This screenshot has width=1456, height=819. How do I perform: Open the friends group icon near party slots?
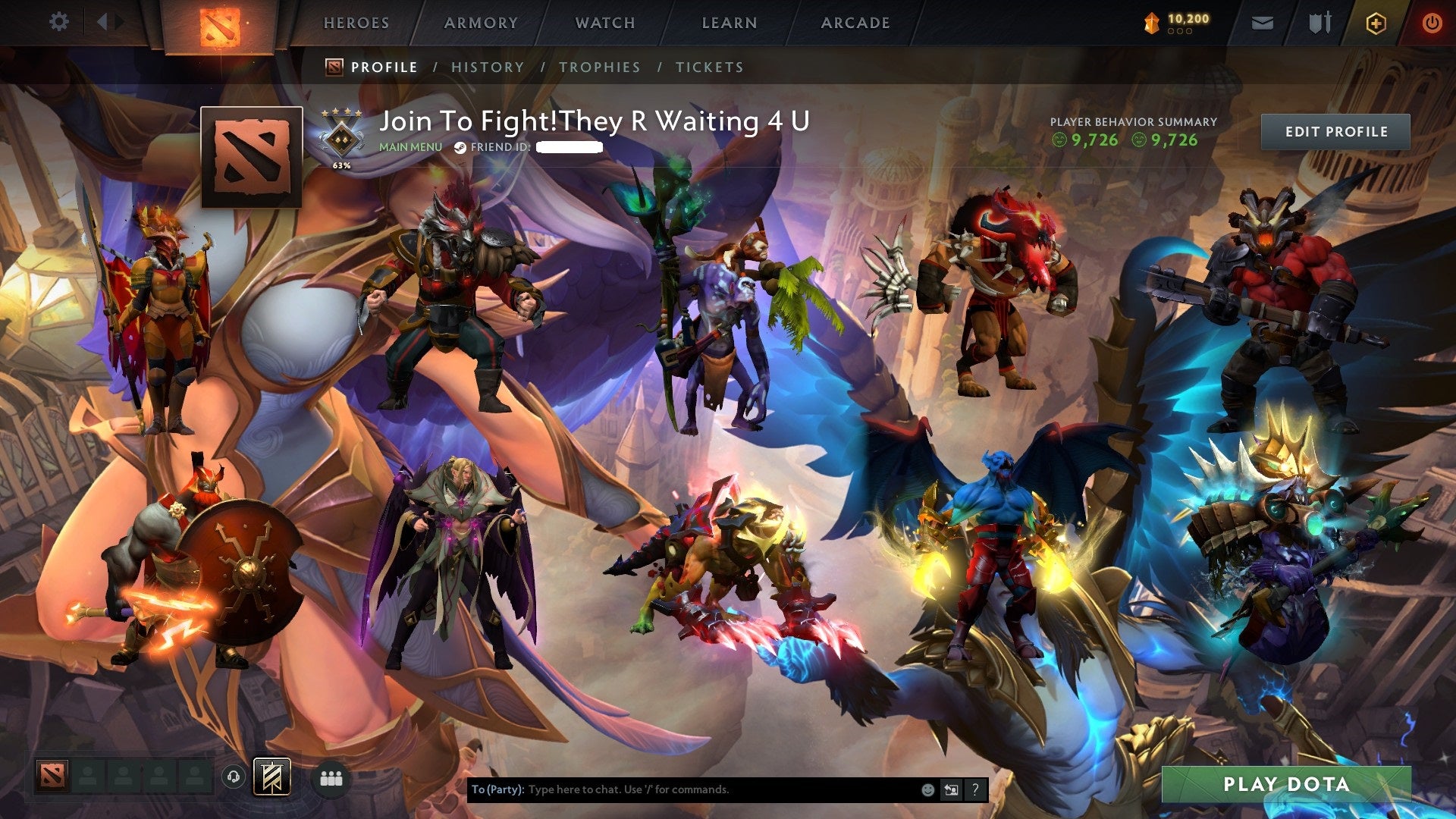click(330, 777)
